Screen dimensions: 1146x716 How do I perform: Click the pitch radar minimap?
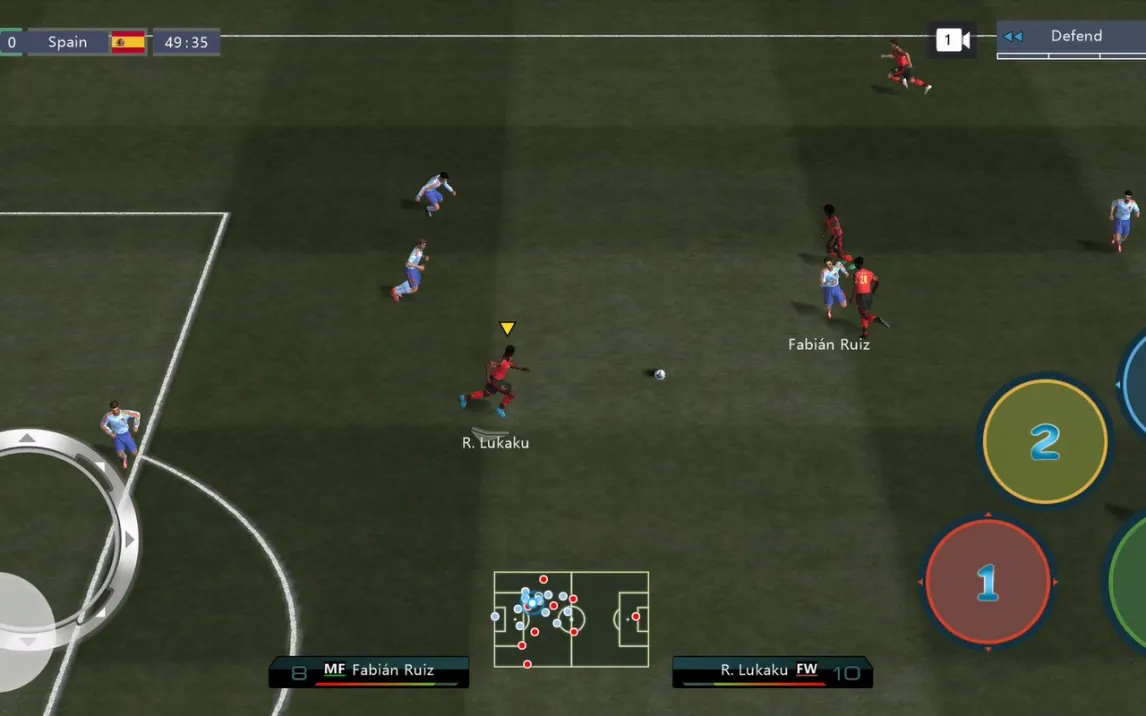click(571, 619)
